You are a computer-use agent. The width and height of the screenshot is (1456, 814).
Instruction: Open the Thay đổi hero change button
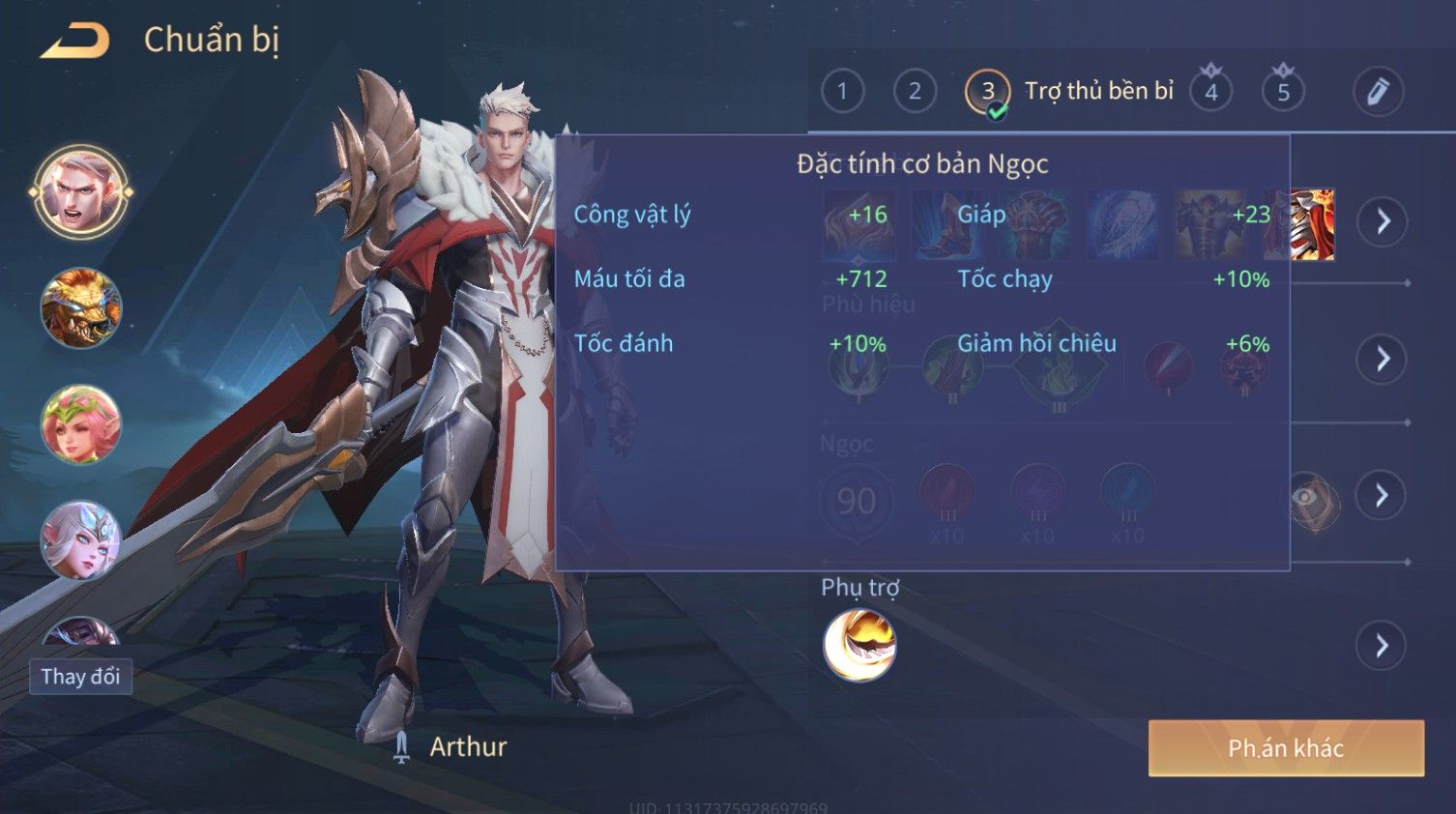[x=80, y=677]
